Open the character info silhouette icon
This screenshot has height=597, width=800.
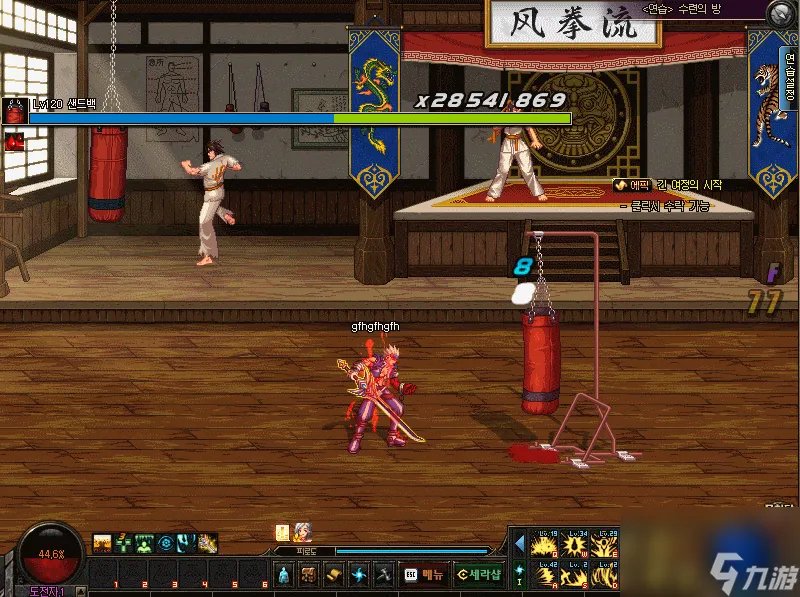284,574
